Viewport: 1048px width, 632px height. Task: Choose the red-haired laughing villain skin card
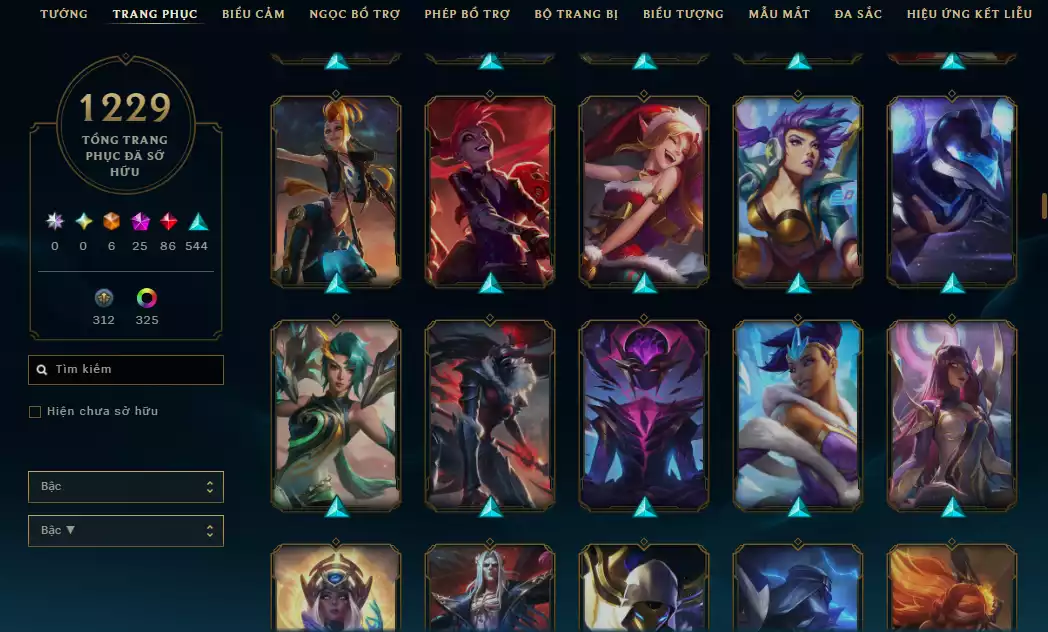pos(490,190)
